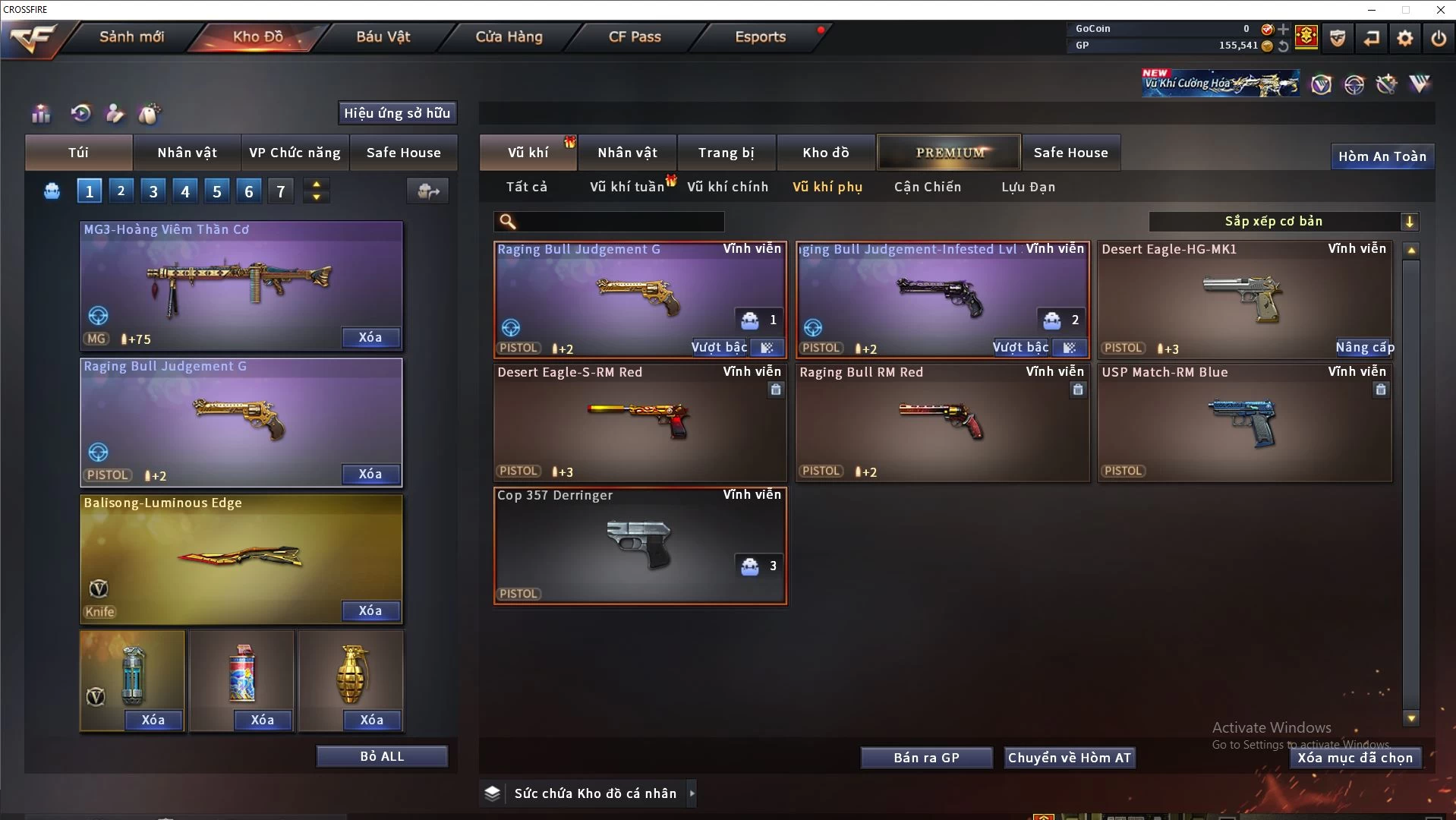
Task: Remove MG3-Hoàng Viêm Thần Cơ with Xóa
Action: click(x=370, y=337)
